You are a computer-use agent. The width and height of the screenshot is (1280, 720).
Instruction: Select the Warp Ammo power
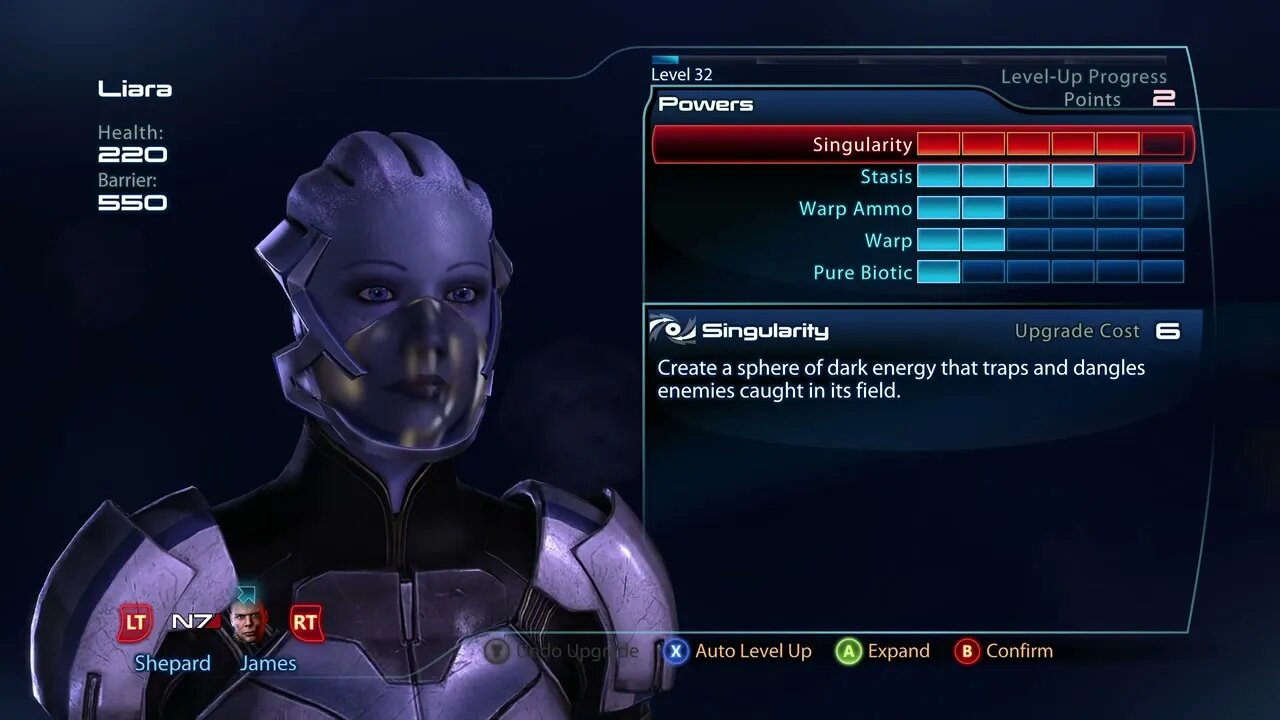(x=855, y=209)
